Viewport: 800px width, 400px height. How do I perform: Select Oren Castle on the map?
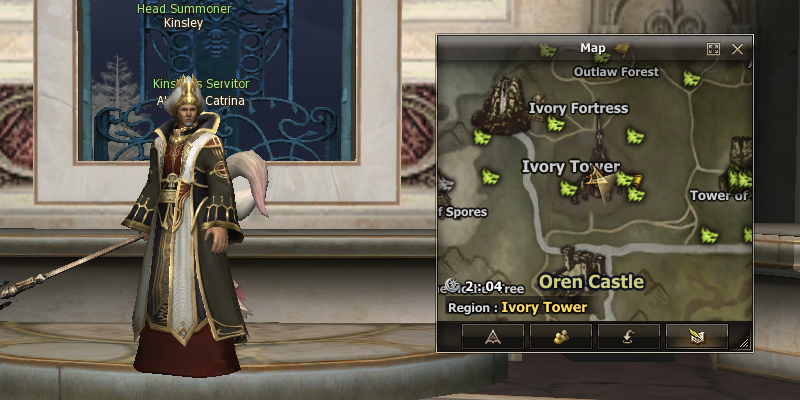(x=591, y=282)
